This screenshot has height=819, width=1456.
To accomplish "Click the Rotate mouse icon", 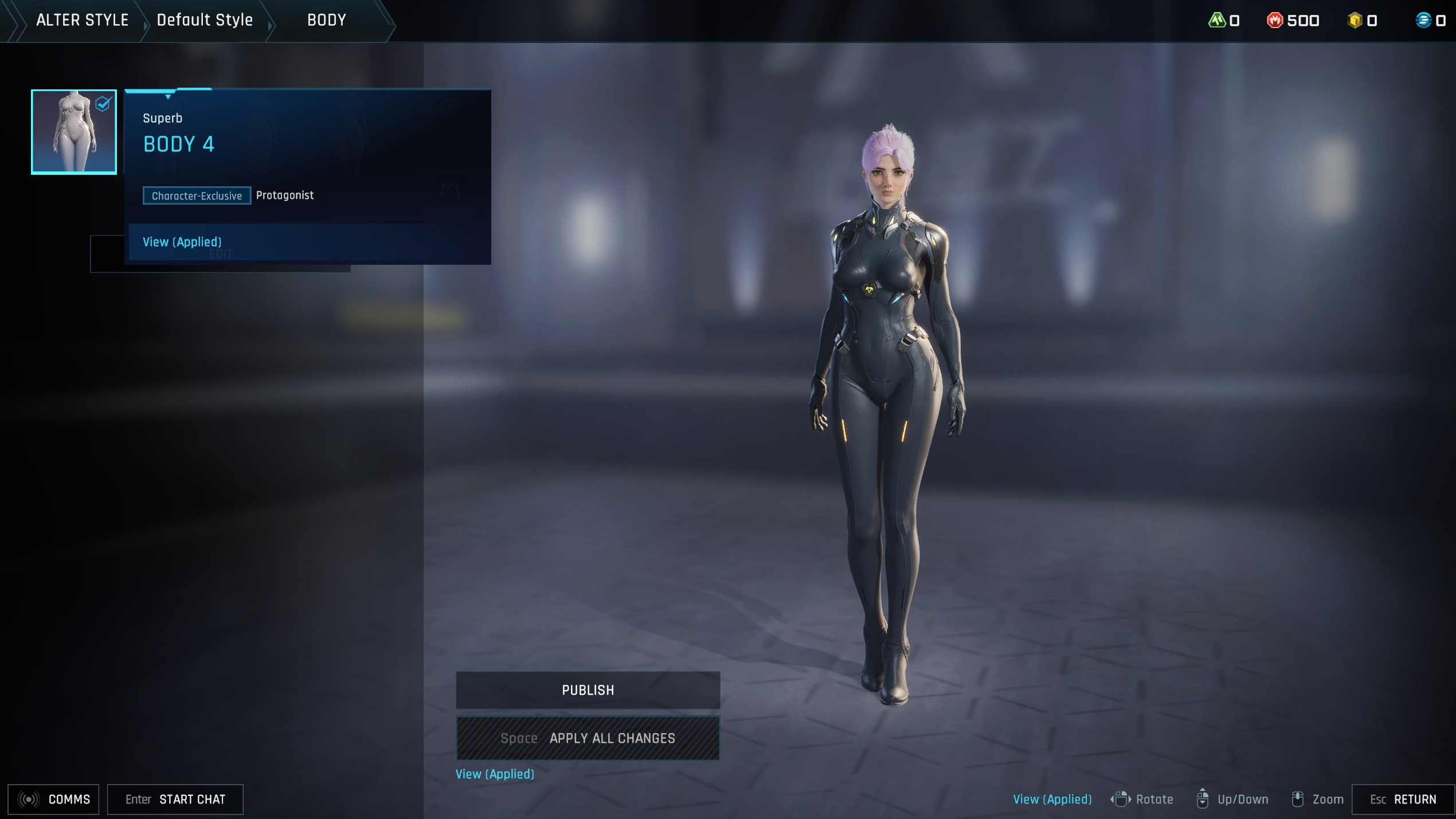I will pyautogui.click(x=1122, y=799).
